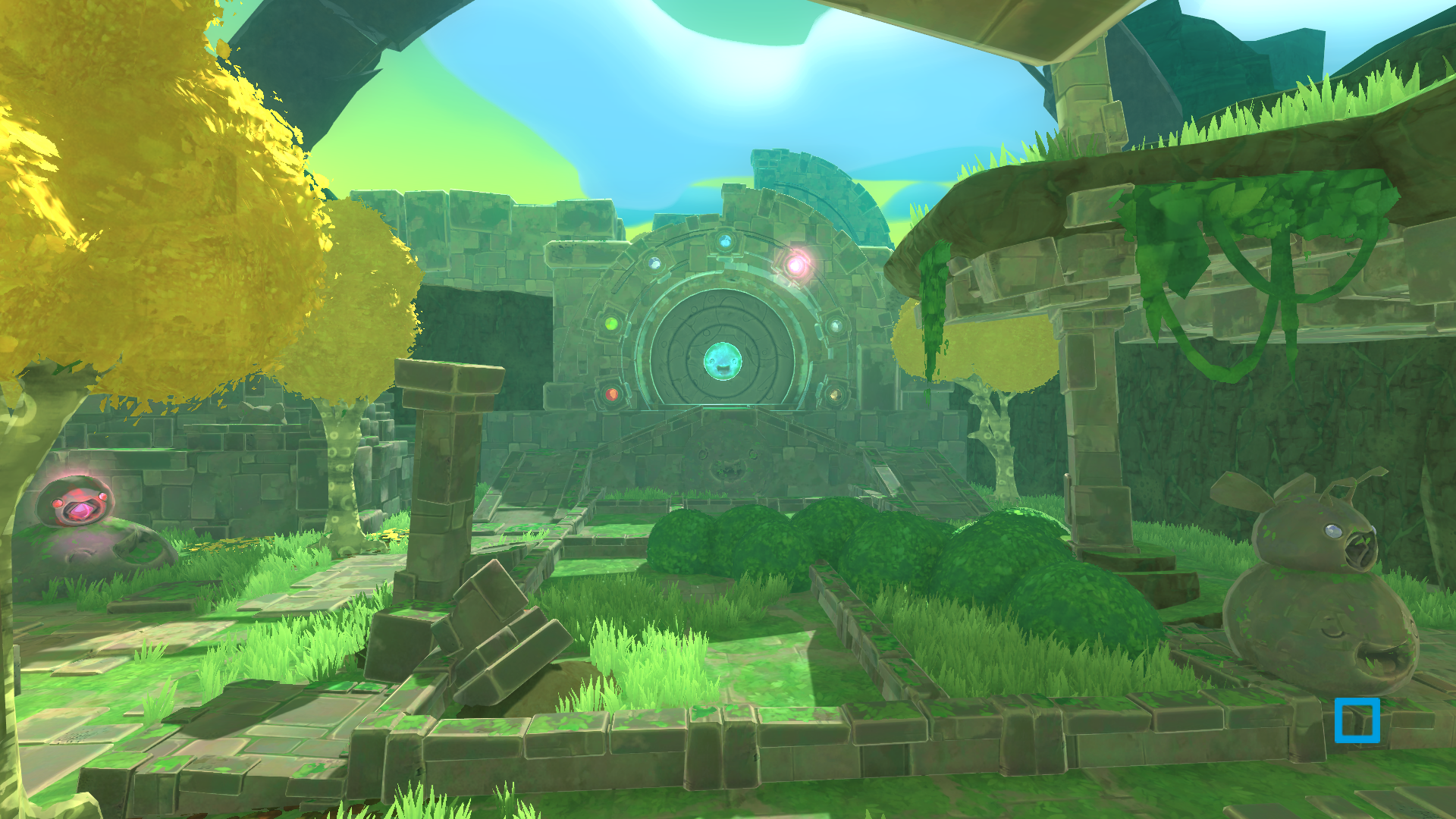Select the blue gem at the top of the arch
The height and width of the screenshot is (819, 1456).
724,241
